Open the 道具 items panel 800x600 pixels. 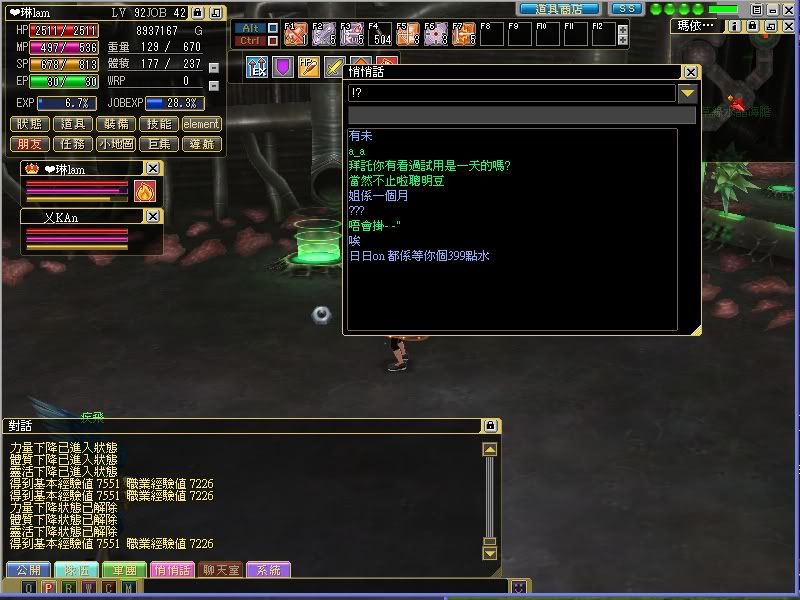tap(72, 124)
